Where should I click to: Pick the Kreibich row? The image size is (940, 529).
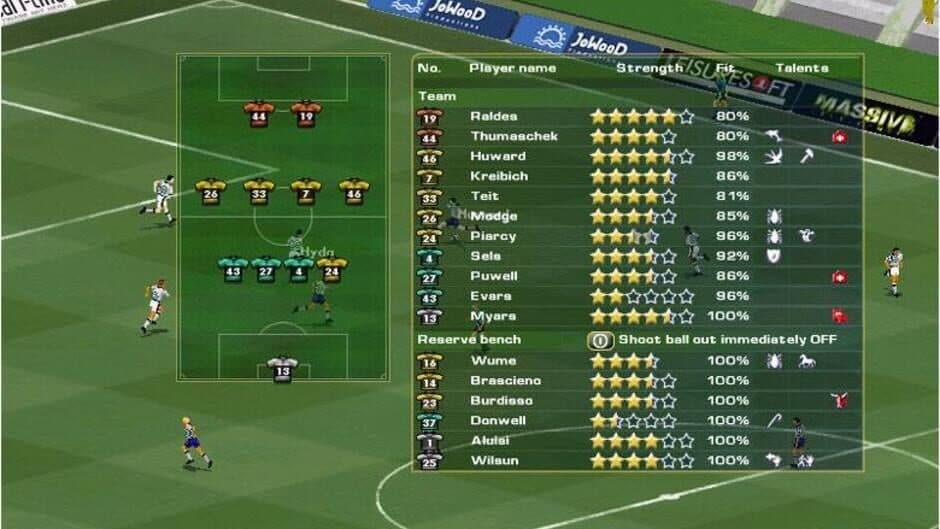499,176
